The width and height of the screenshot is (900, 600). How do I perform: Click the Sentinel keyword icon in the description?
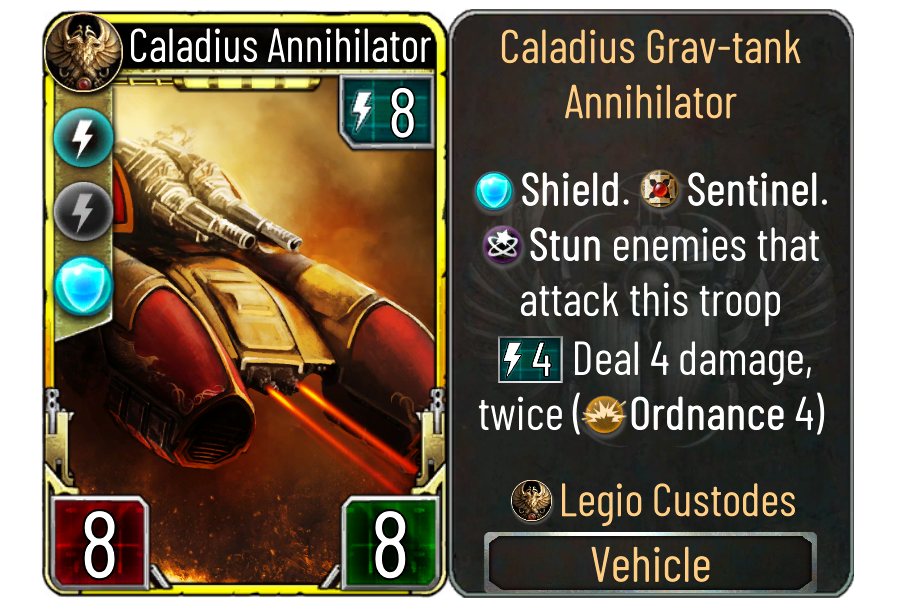(x=660, y=190)
